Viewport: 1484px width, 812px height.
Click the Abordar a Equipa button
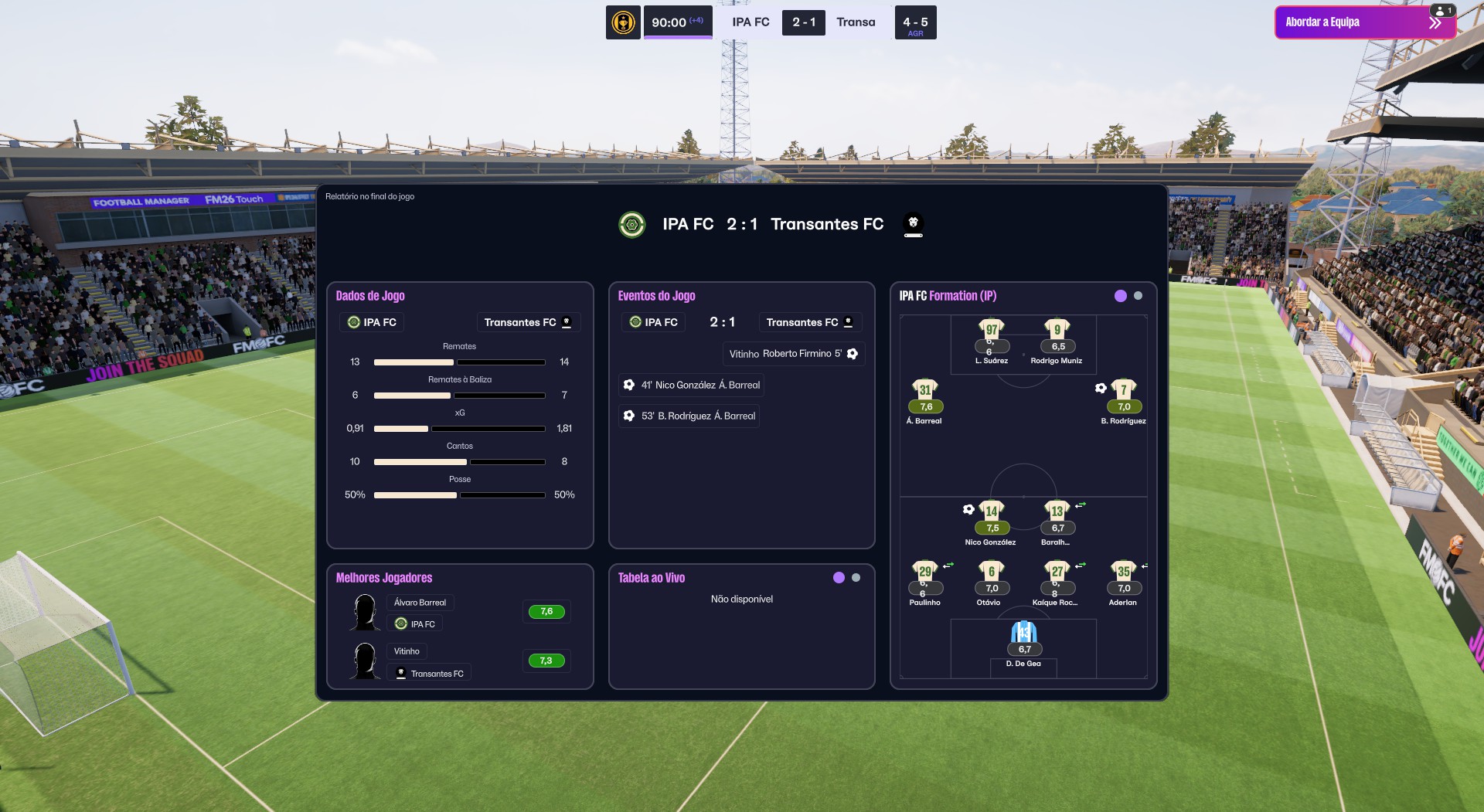click(1364, 22)
